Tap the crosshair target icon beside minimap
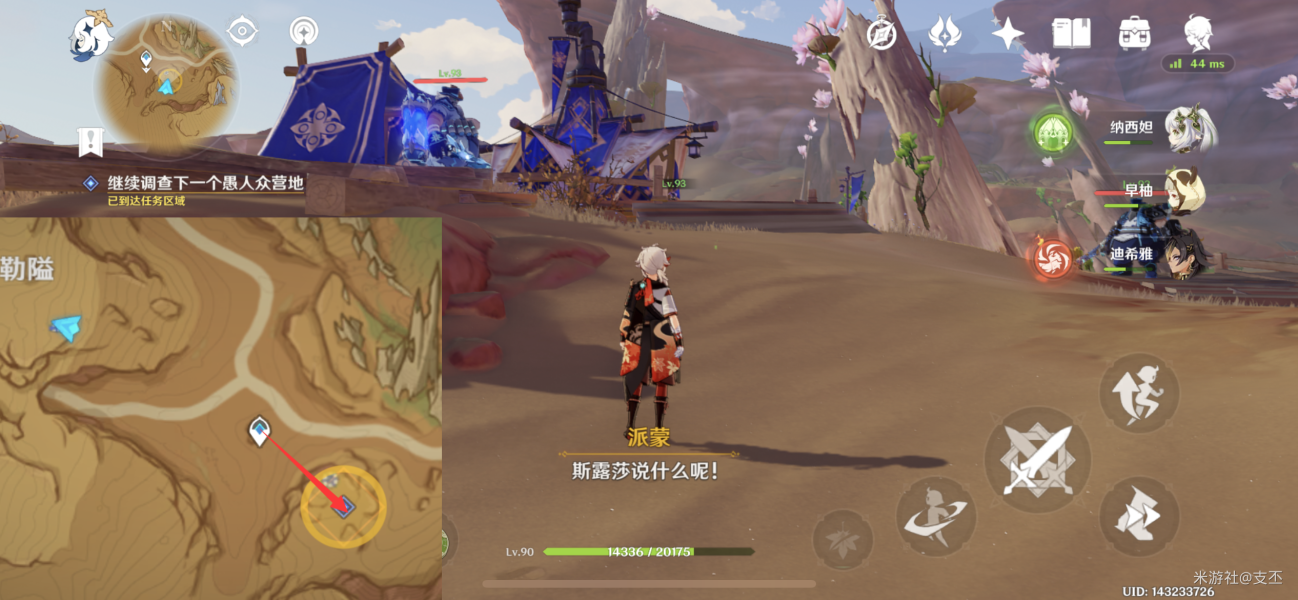 [x=243, y=31]
